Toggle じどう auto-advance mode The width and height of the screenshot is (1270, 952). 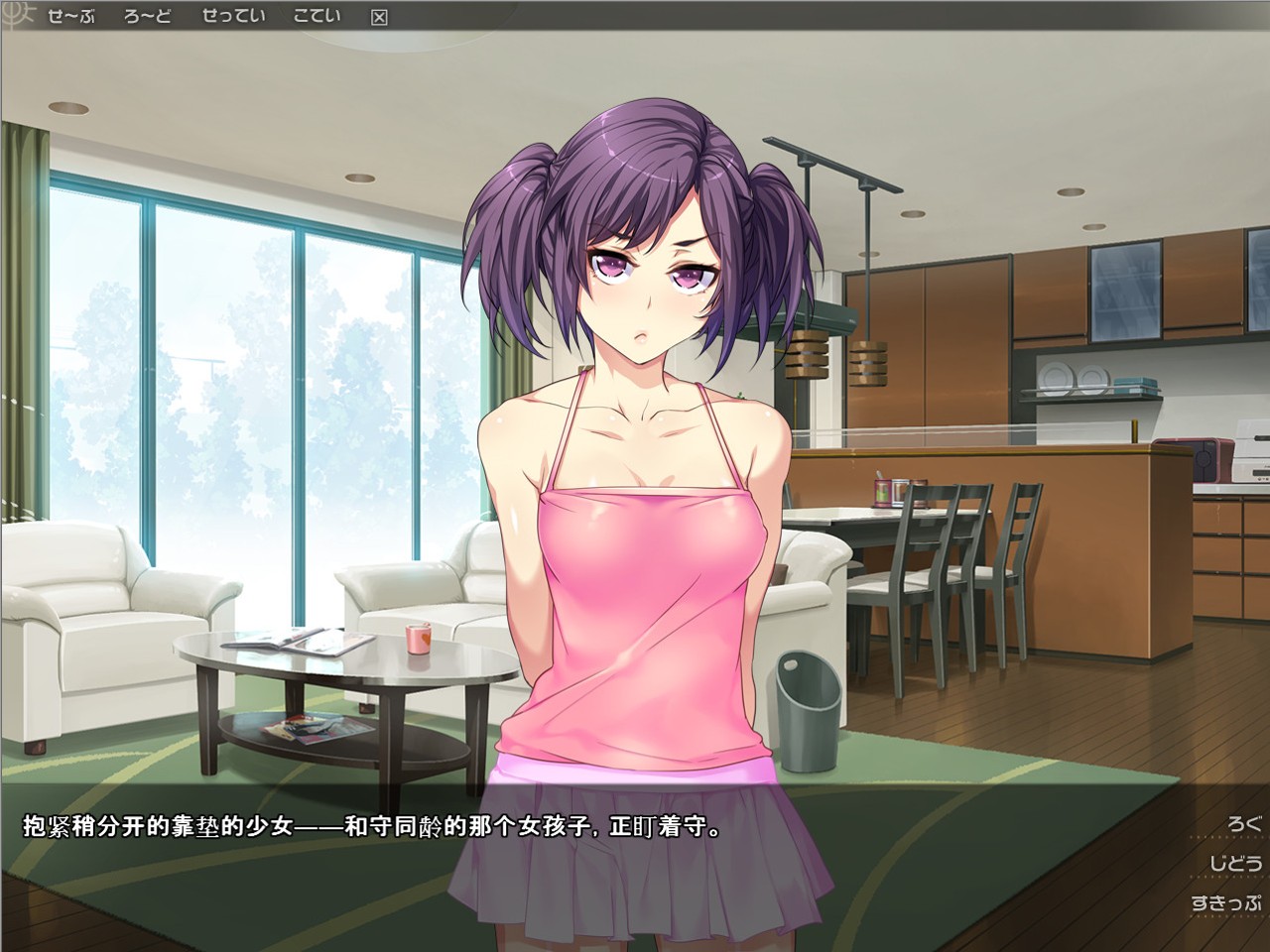click(1234, 863)
